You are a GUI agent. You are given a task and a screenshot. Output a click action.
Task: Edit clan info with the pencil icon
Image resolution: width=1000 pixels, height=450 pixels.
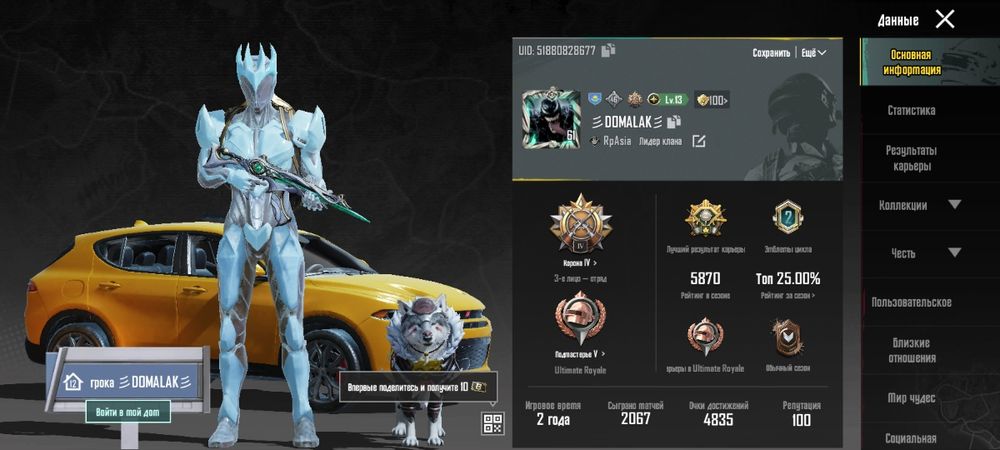click(x=699, y=141)
